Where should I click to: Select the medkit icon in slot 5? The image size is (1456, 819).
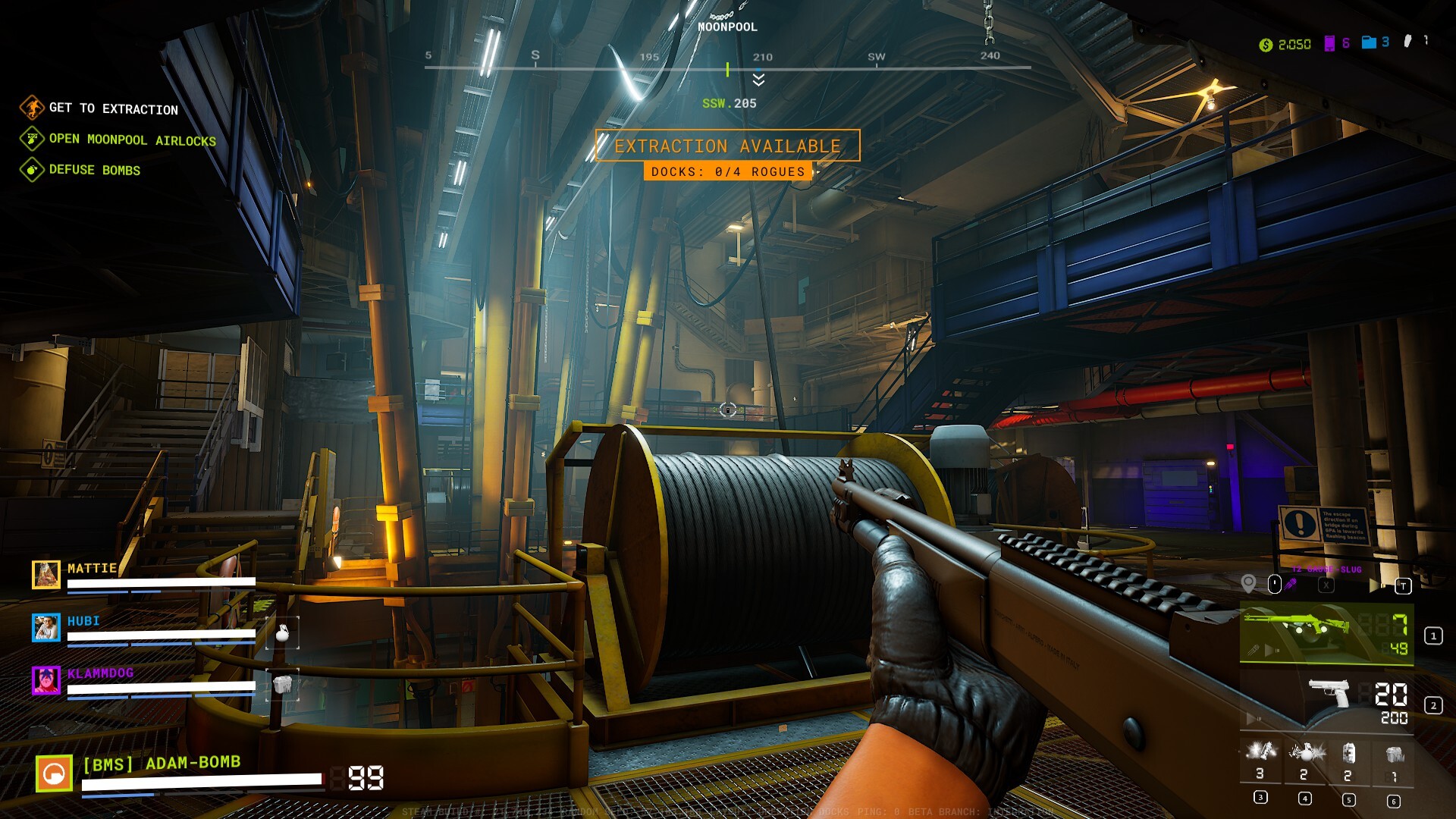1348,752
